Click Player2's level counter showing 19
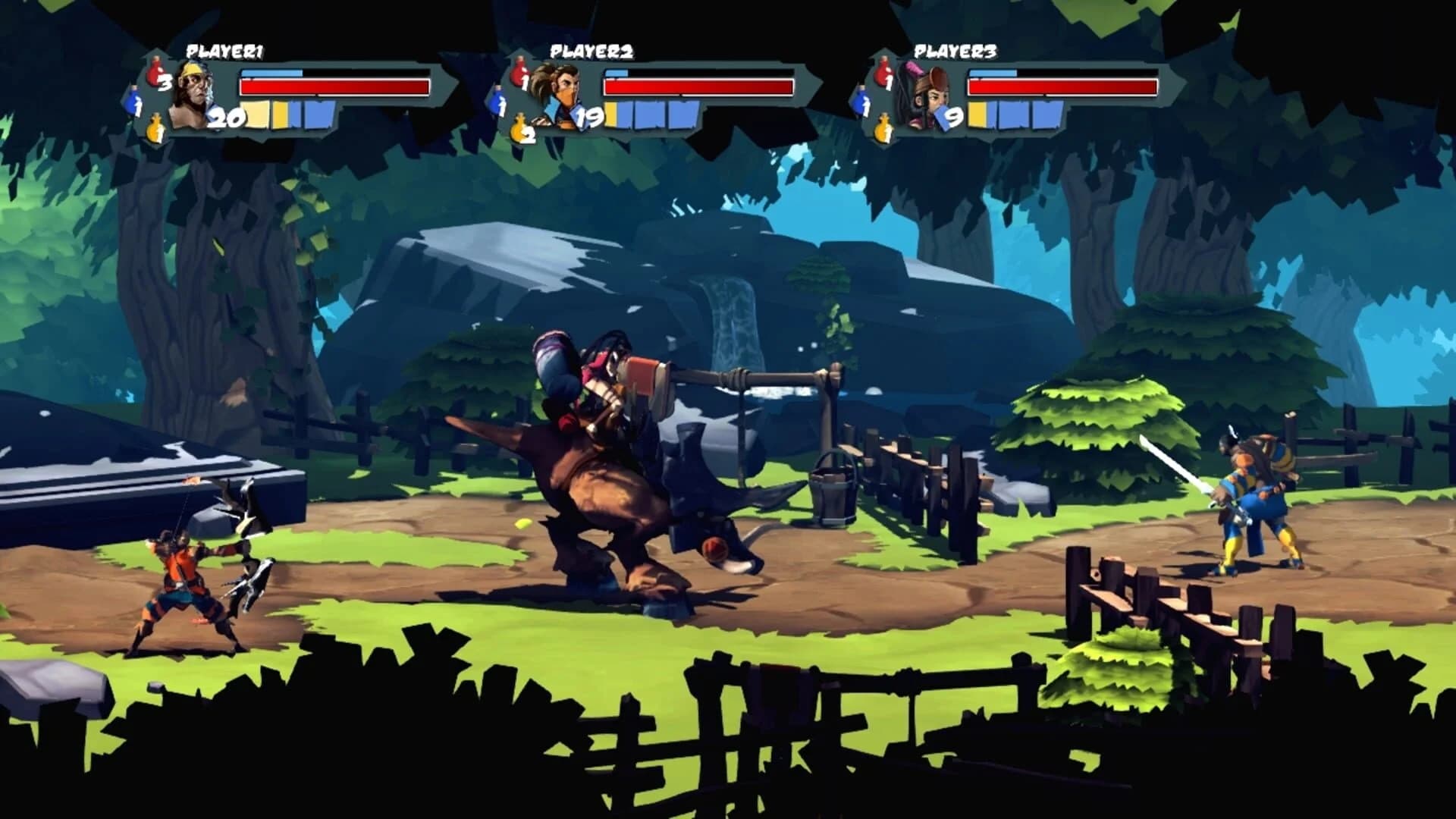 588,118
